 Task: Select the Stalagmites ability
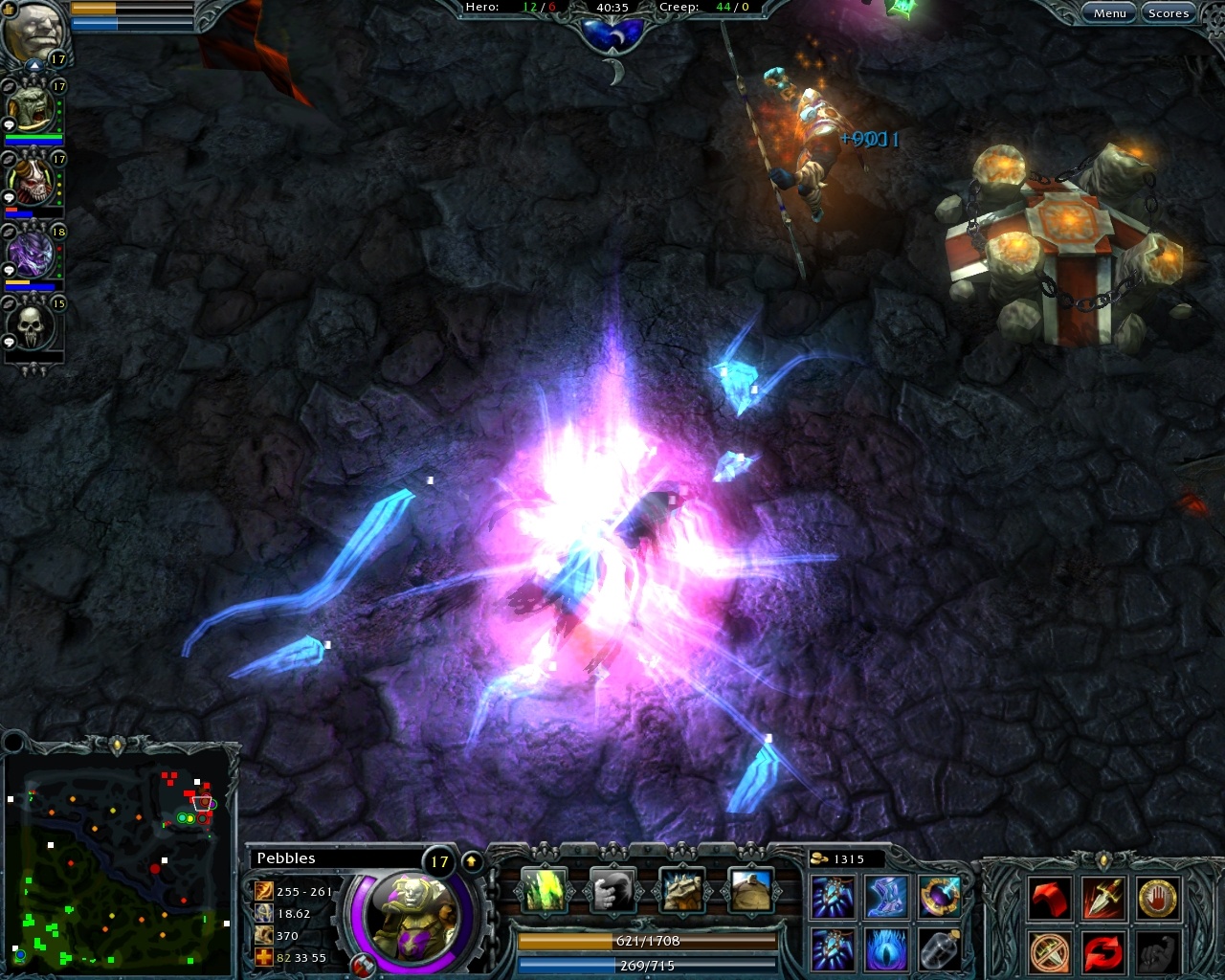click(546, 891)
